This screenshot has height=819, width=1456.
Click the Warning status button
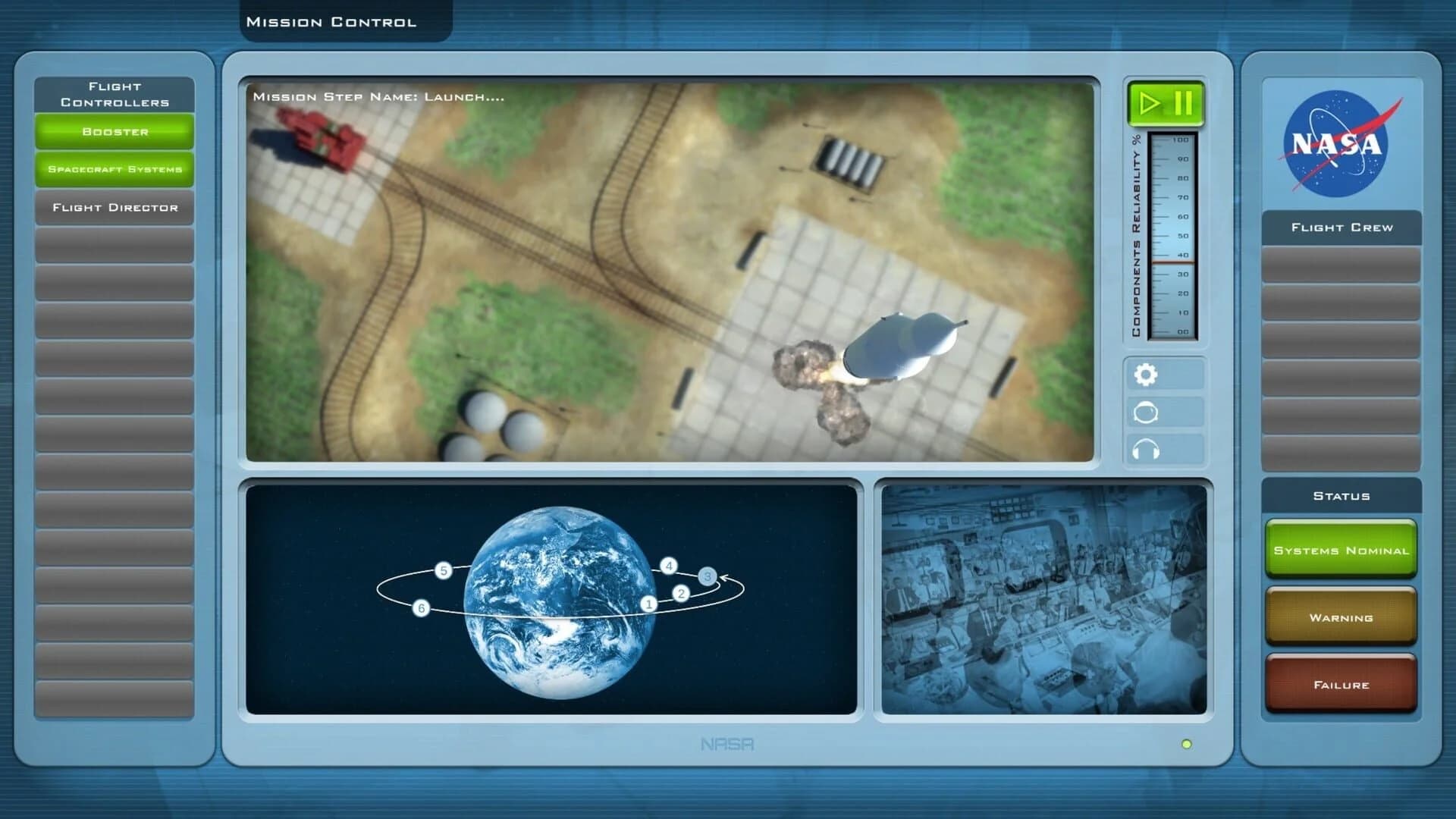pyautogui.click(x=1340, y=618)
